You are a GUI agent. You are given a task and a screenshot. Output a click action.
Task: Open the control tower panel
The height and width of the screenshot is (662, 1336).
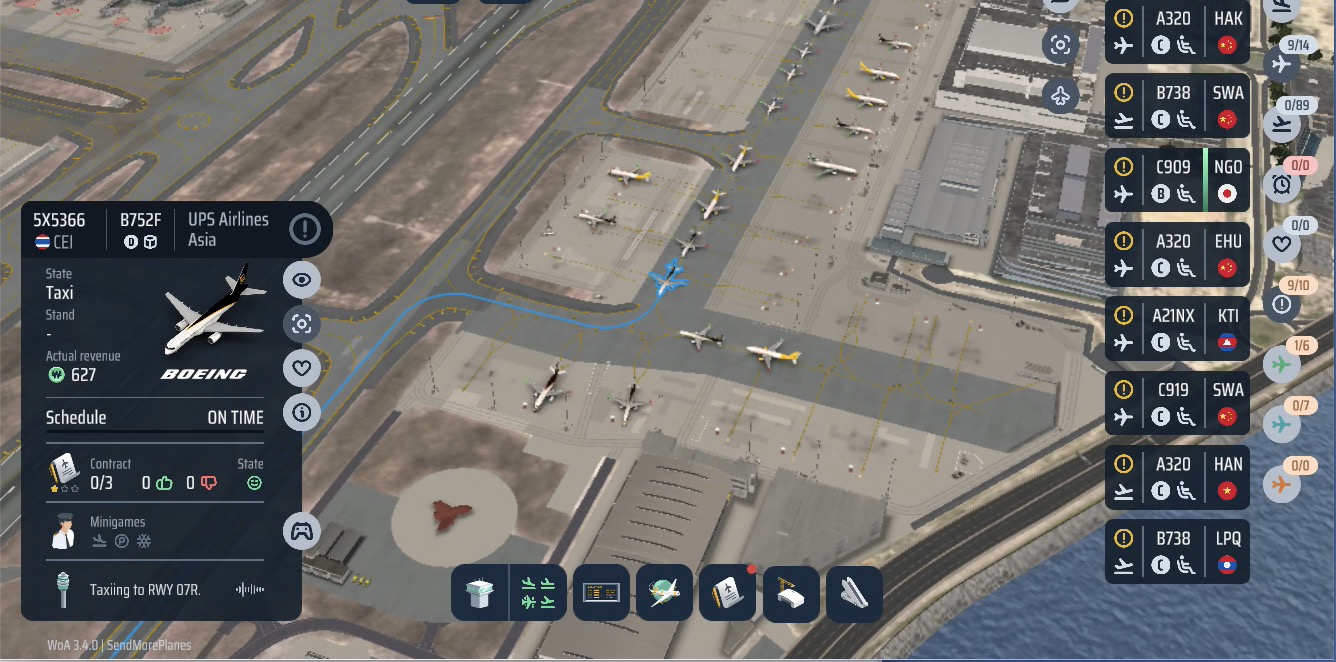[x=480, y=594]
